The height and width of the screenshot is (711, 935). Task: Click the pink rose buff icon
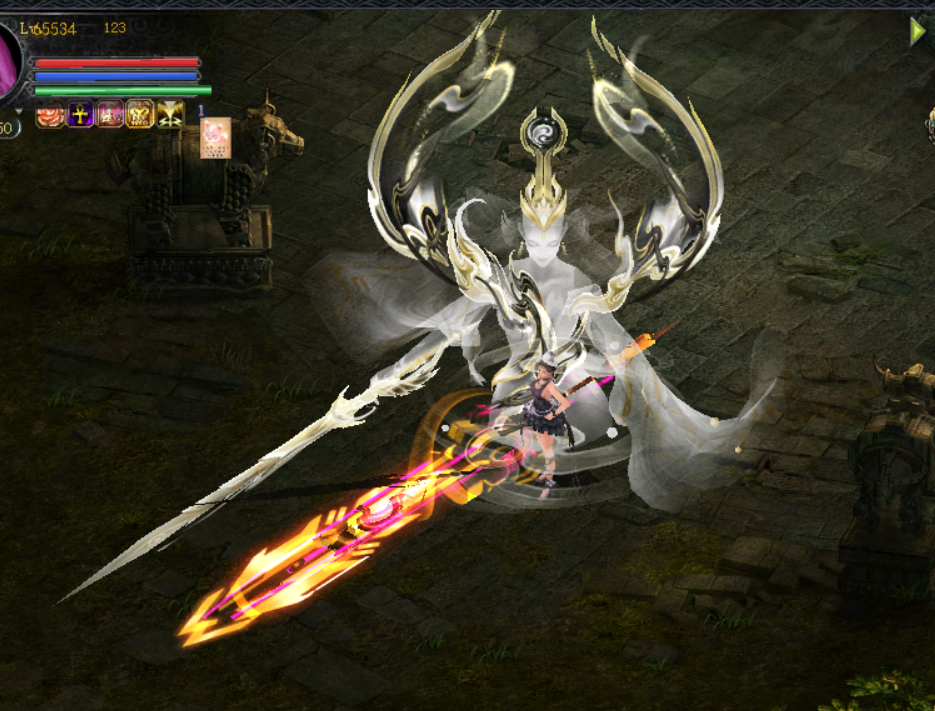coord(50,115)
